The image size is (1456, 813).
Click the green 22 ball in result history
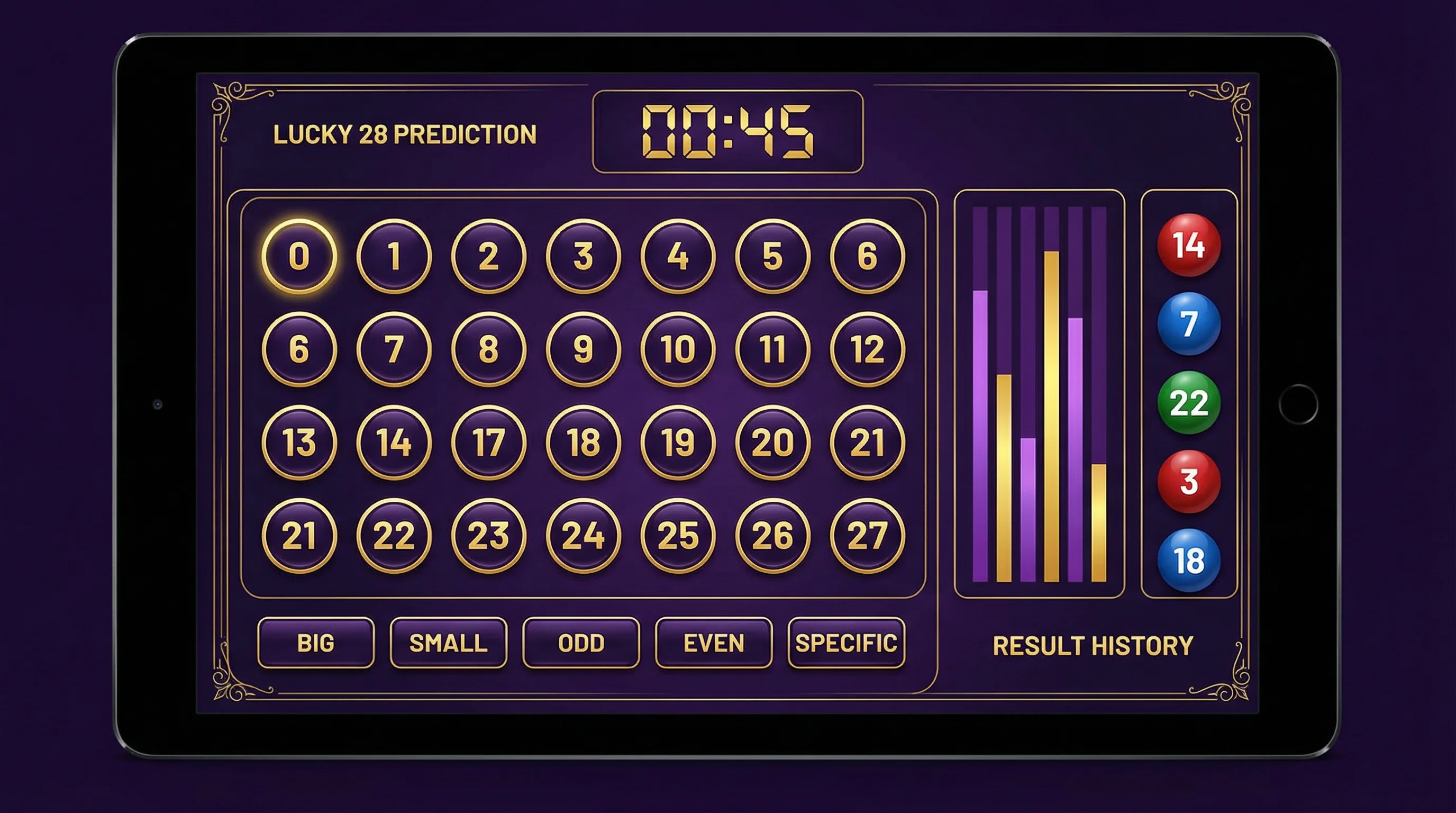[1189, 403]
